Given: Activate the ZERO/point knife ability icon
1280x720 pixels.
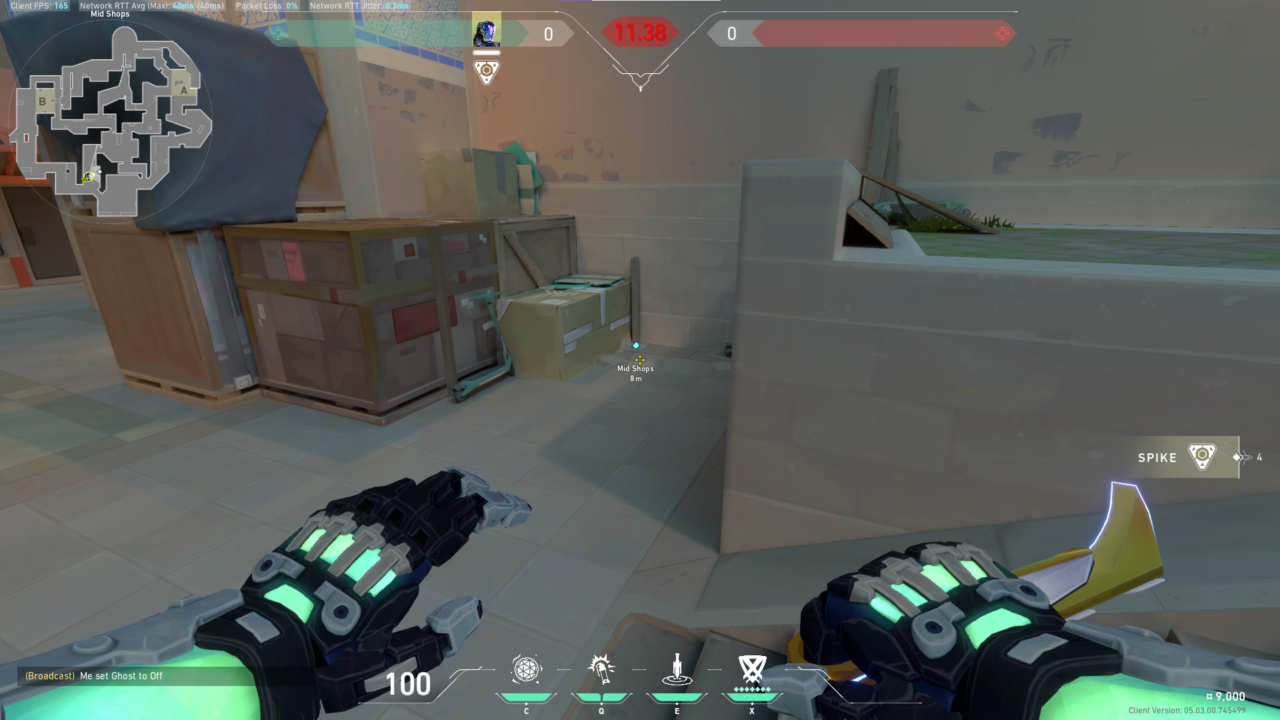Looking at the screenshot, I should [676, 670].
